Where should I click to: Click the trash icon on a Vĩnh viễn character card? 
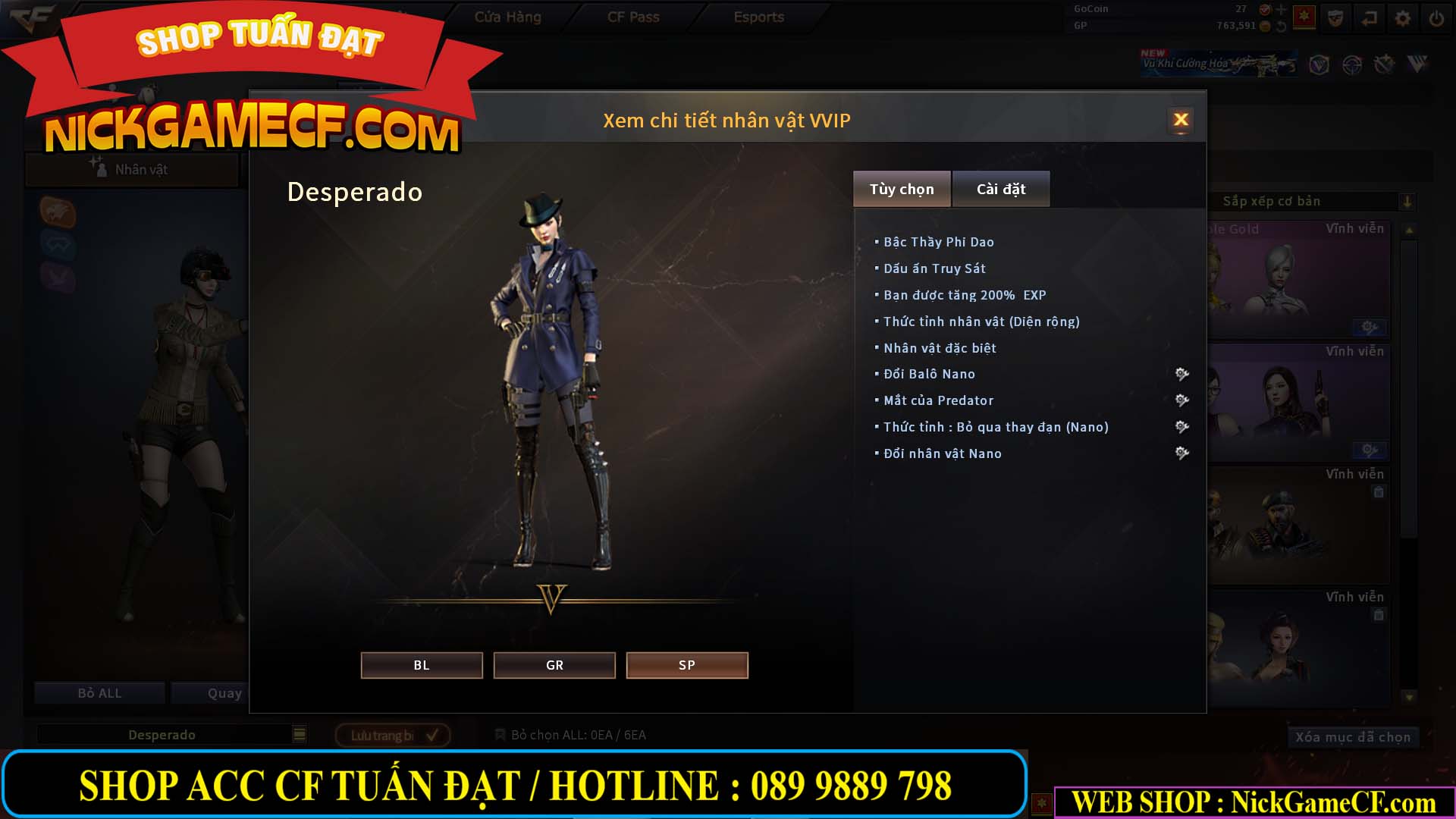point(1378,491)
